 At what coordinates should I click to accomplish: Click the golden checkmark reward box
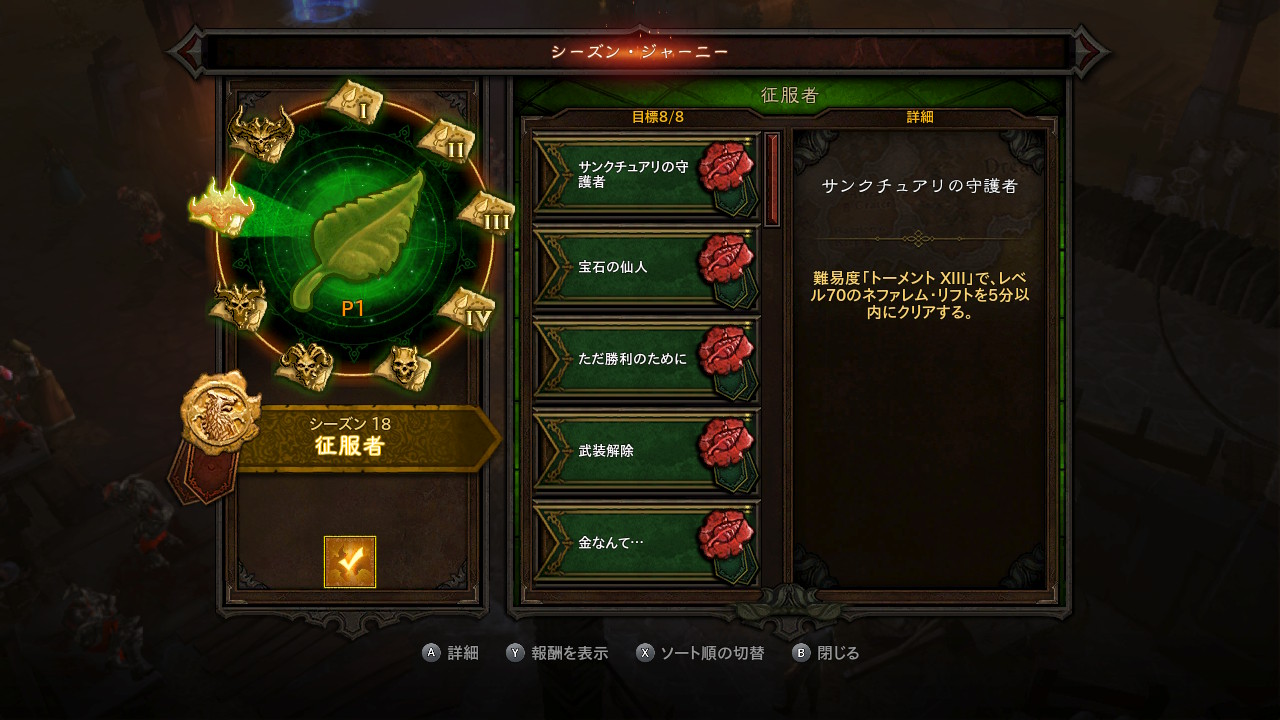tap(350, 562)
